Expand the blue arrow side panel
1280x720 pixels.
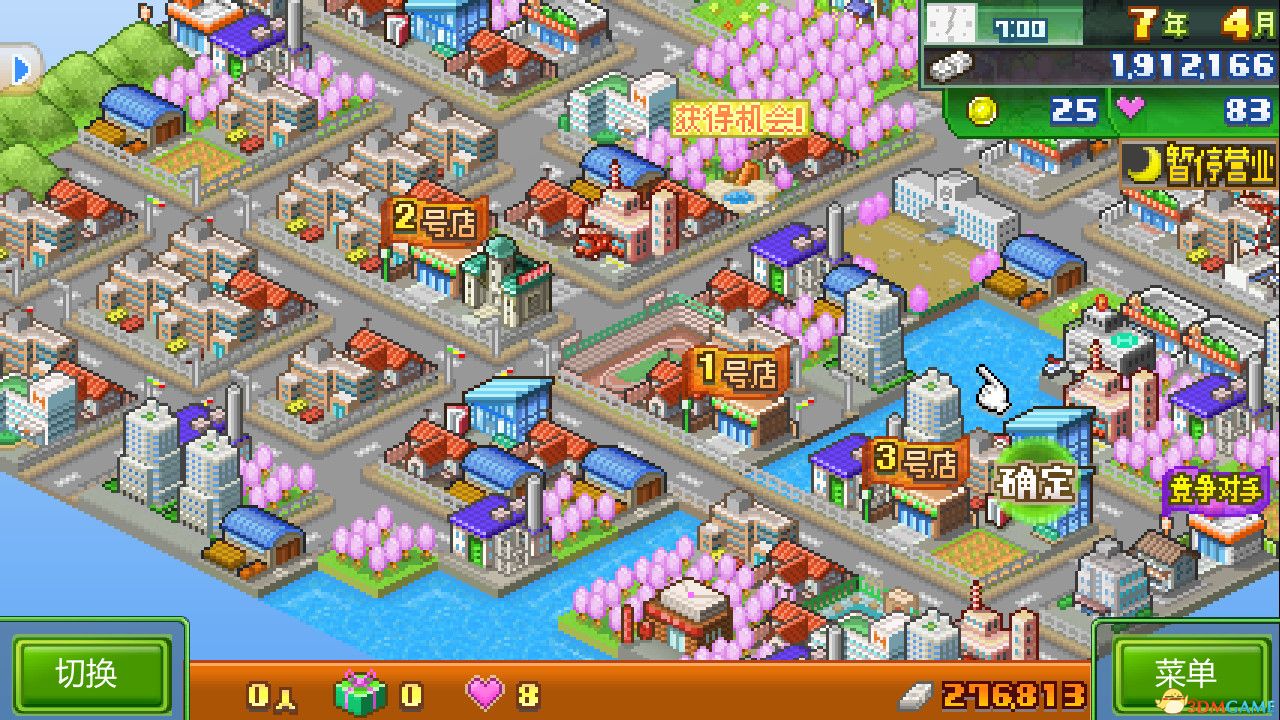coord(20,66)
